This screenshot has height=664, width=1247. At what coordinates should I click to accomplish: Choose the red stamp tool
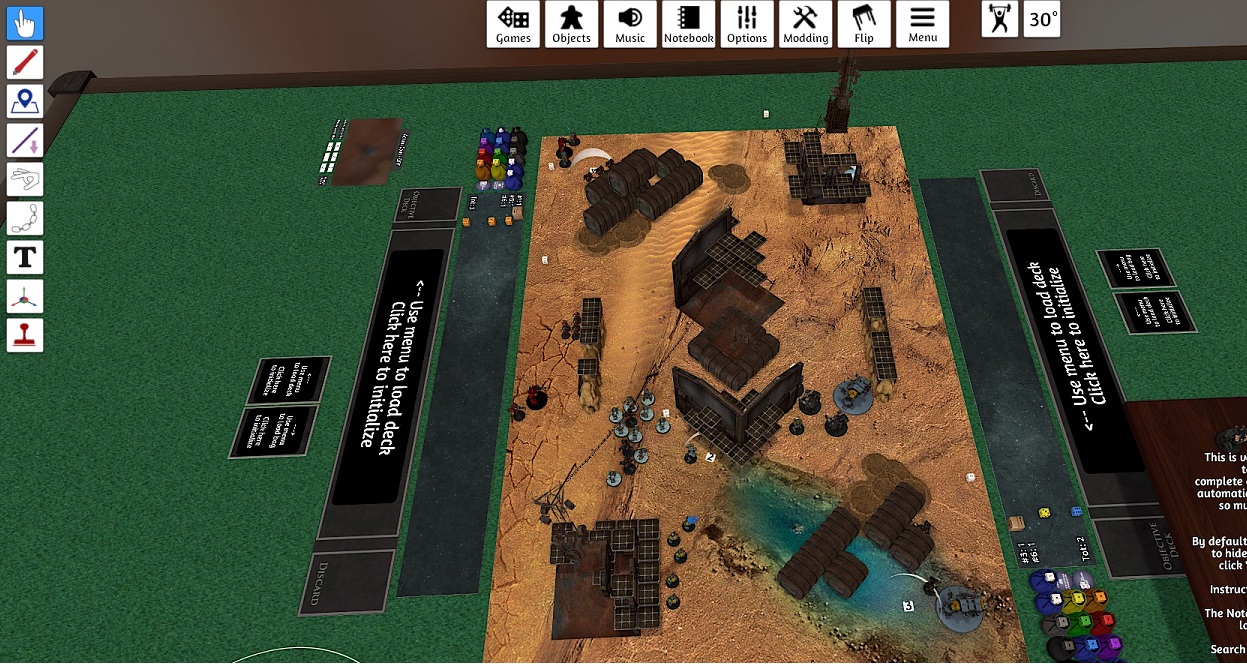tap(25, 335)
